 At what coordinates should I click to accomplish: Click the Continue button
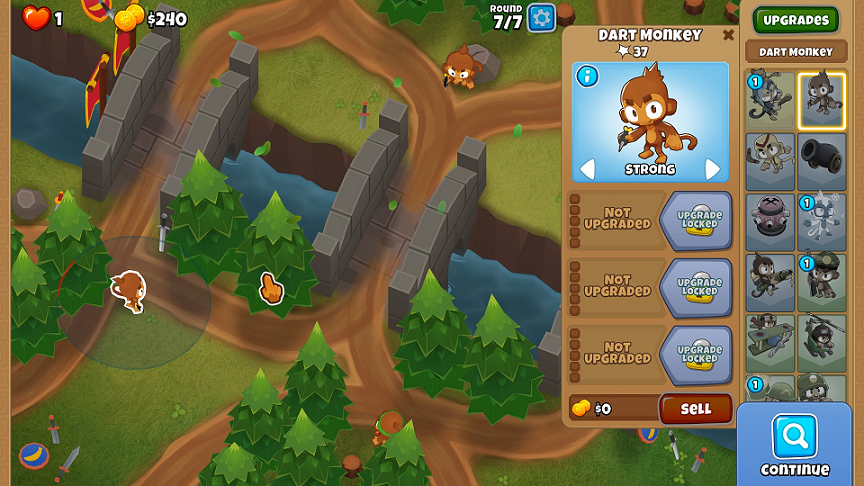(795, 445)
